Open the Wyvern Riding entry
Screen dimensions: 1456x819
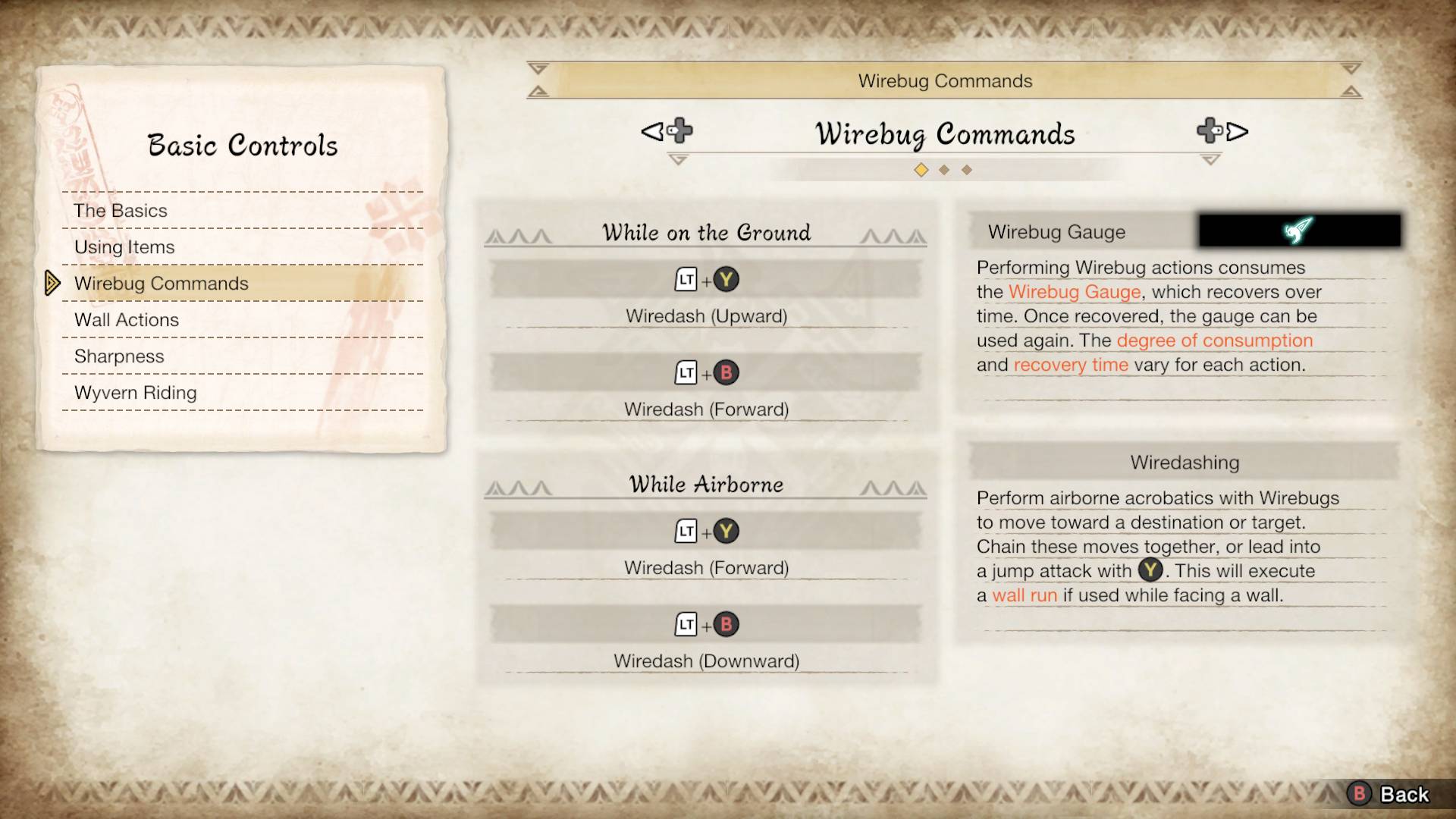[x=136, y=393]
